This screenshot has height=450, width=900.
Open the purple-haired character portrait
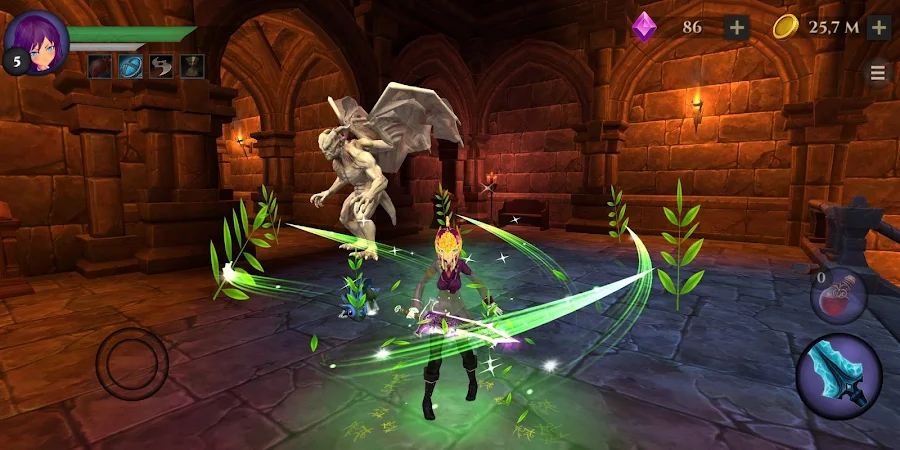point(38,40)
